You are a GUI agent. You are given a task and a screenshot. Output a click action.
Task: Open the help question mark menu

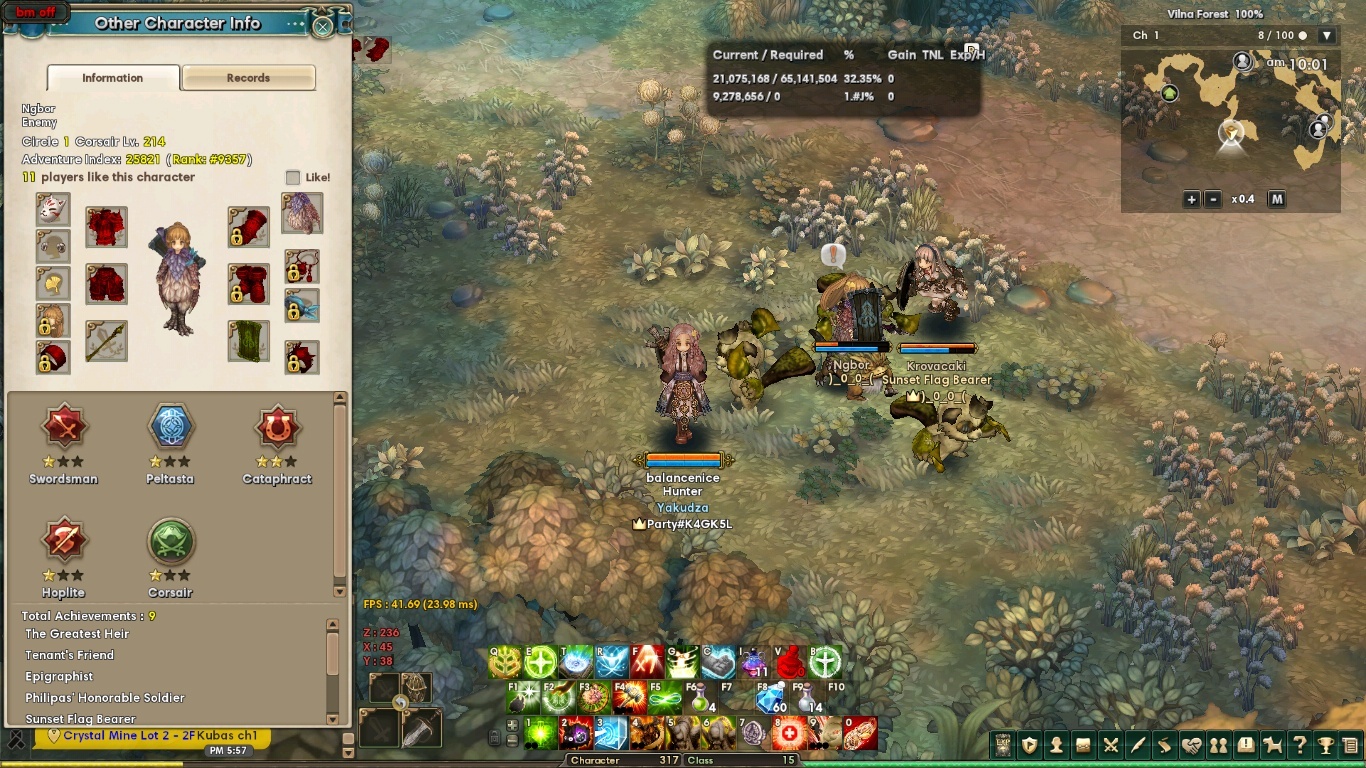pyautogui.click(x=1299, y=745)
